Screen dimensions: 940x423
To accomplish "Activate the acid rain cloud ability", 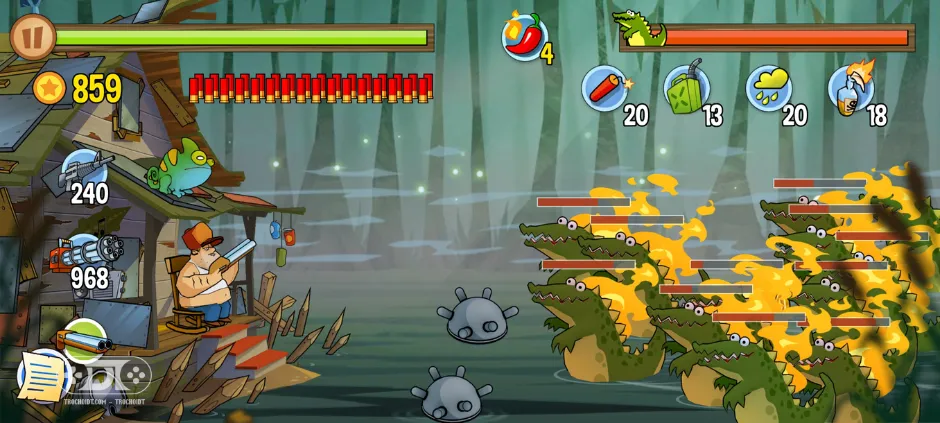I will [x=769, y=87].
